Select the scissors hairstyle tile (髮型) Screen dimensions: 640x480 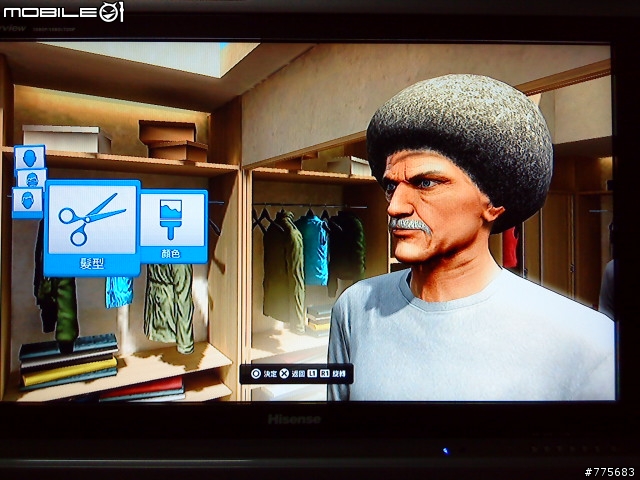coord(92,227)
